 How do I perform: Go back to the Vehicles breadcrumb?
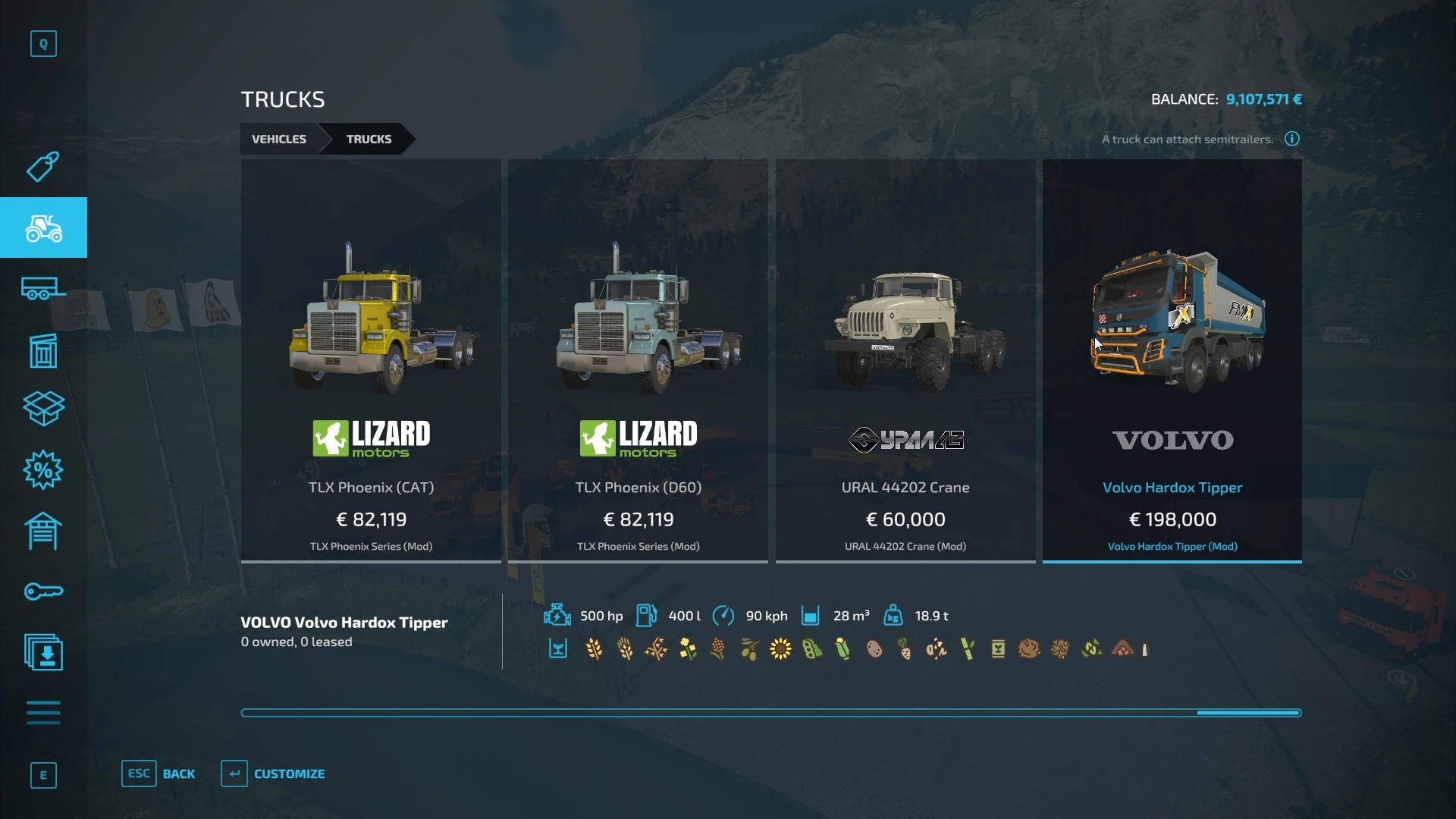279,140
